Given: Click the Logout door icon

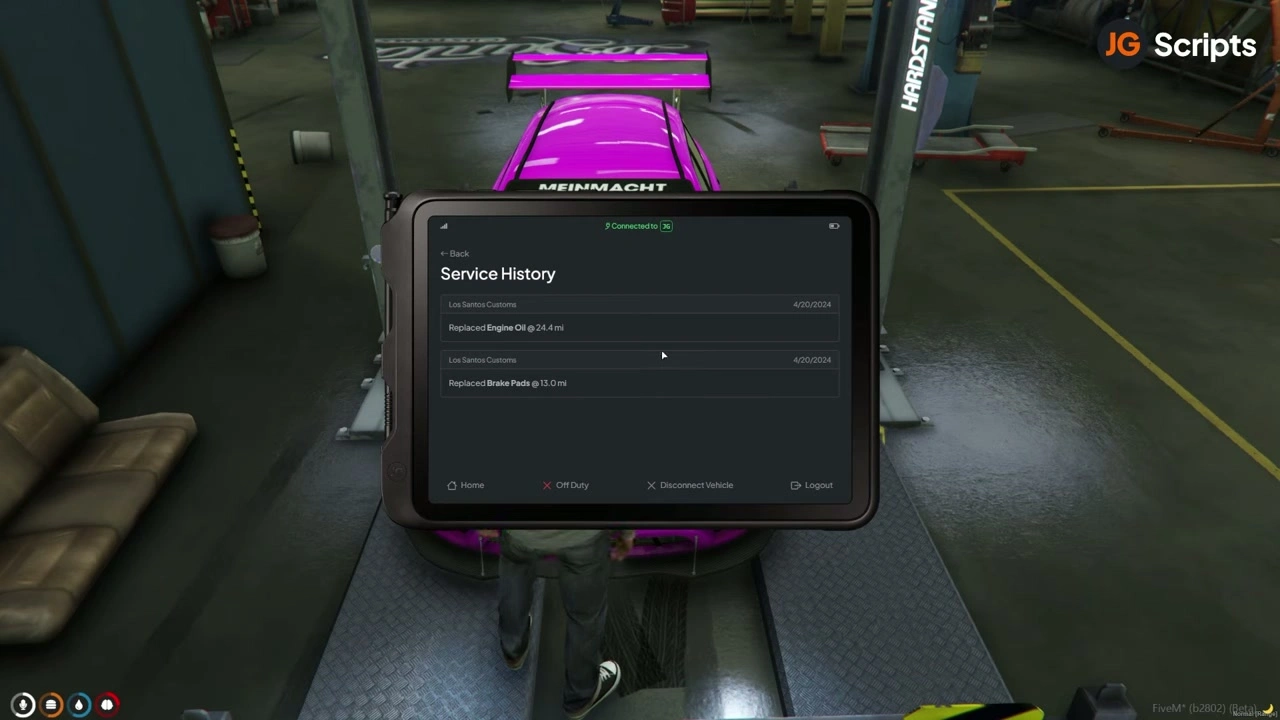Looking at the screenshot, I should point(796,485).
